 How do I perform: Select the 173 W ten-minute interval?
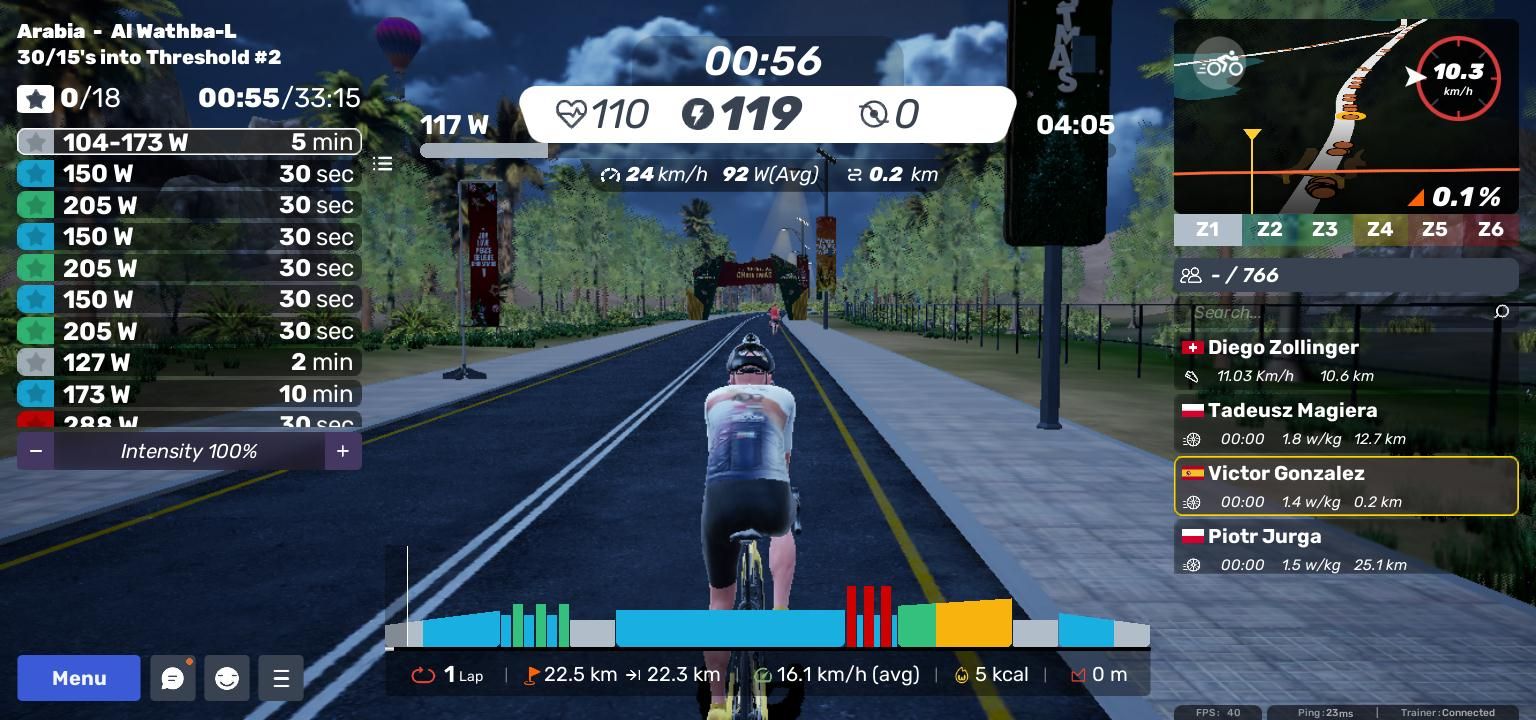point(189,394)
